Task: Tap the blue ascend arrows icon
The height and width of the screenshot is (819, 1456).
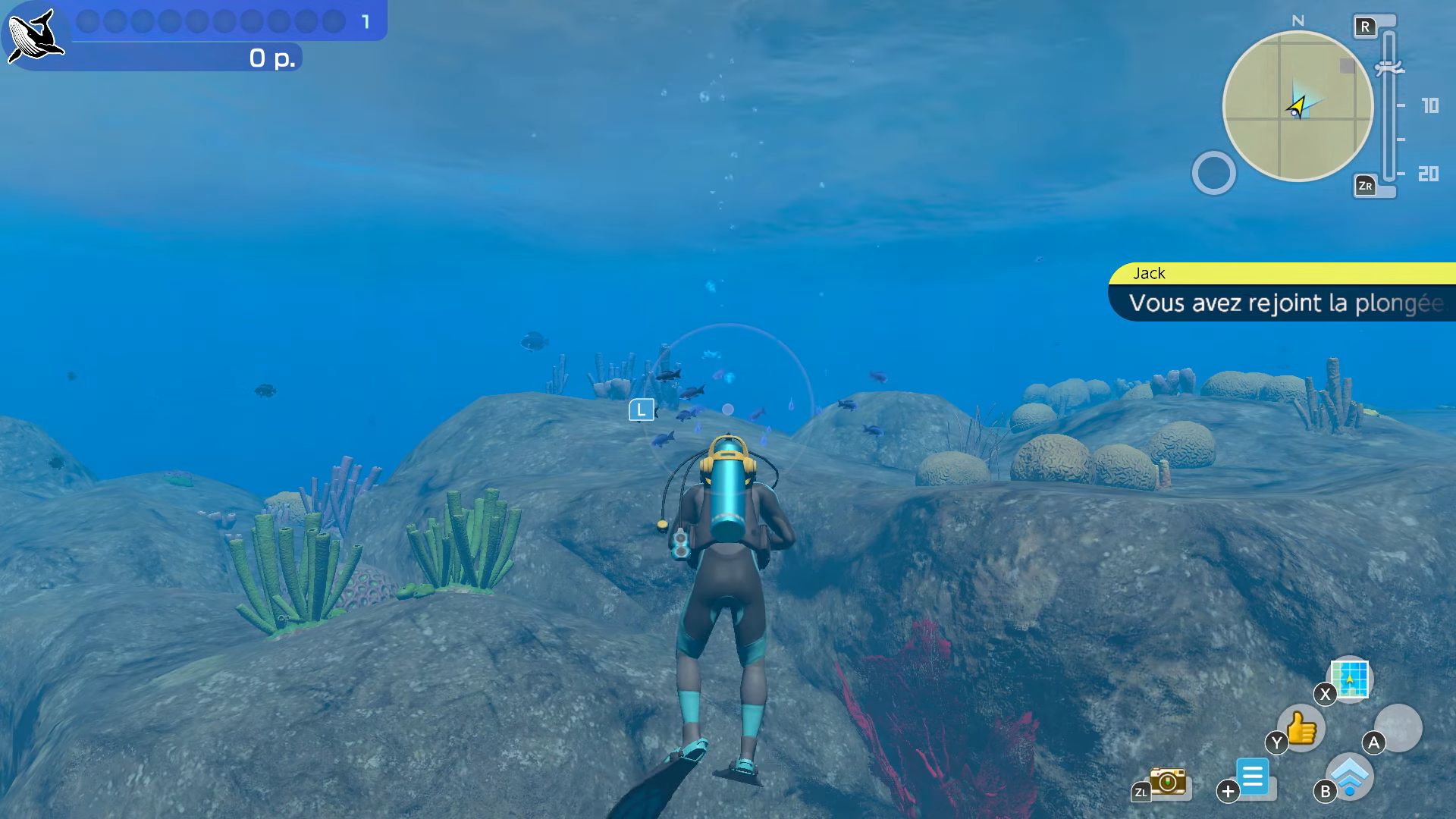Action: [x=1351, y=777]
